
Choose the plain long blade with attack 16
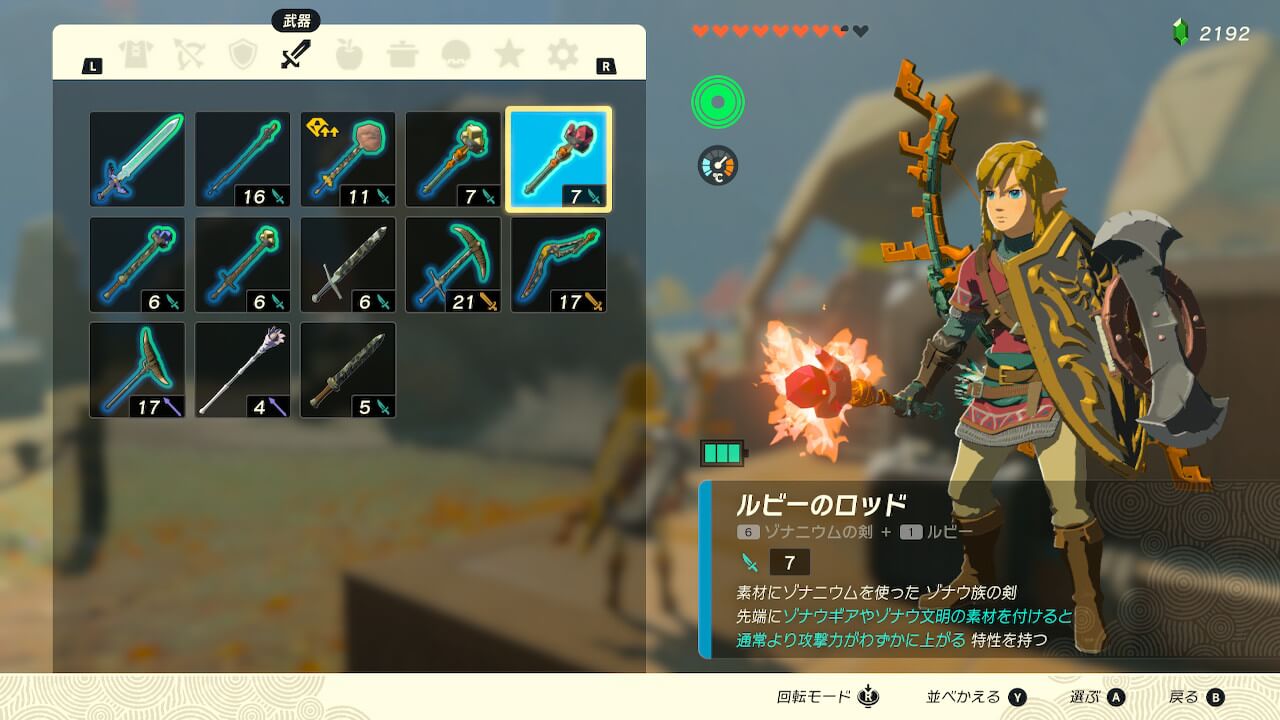[242, 160]
